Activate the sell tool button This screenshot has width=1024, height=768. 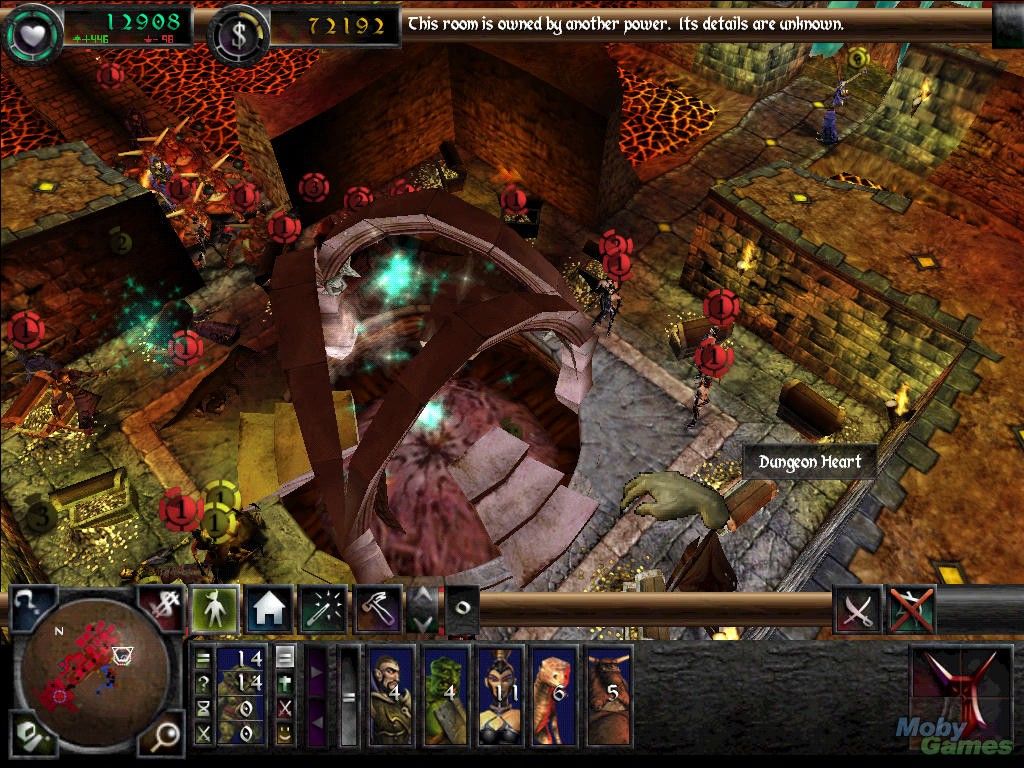pos(160,608)
